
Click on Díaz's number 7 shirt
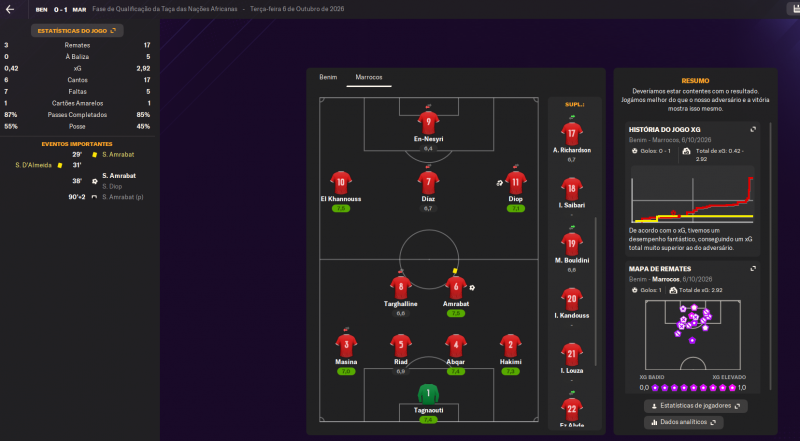[428, 182]
